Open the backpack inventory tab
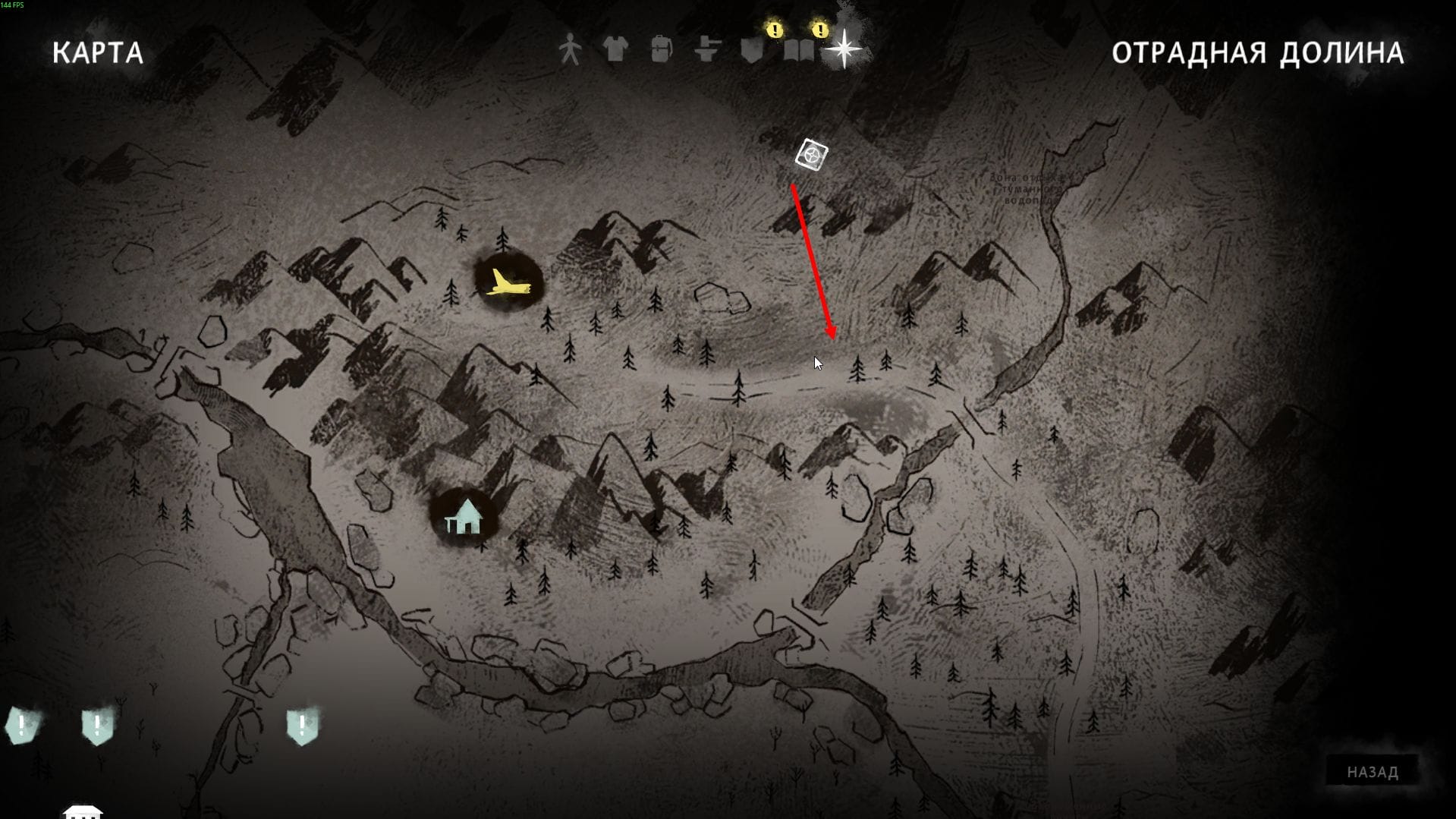This screenshot has height=819, width=1456. pos(661,50)
